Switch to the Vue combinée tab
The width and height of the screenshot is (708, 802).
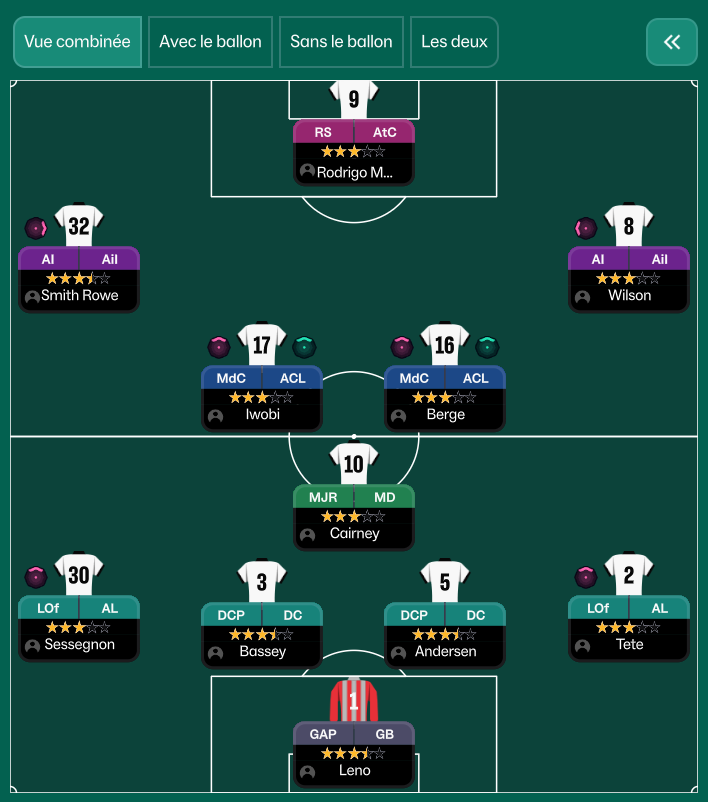pos(77,42)
